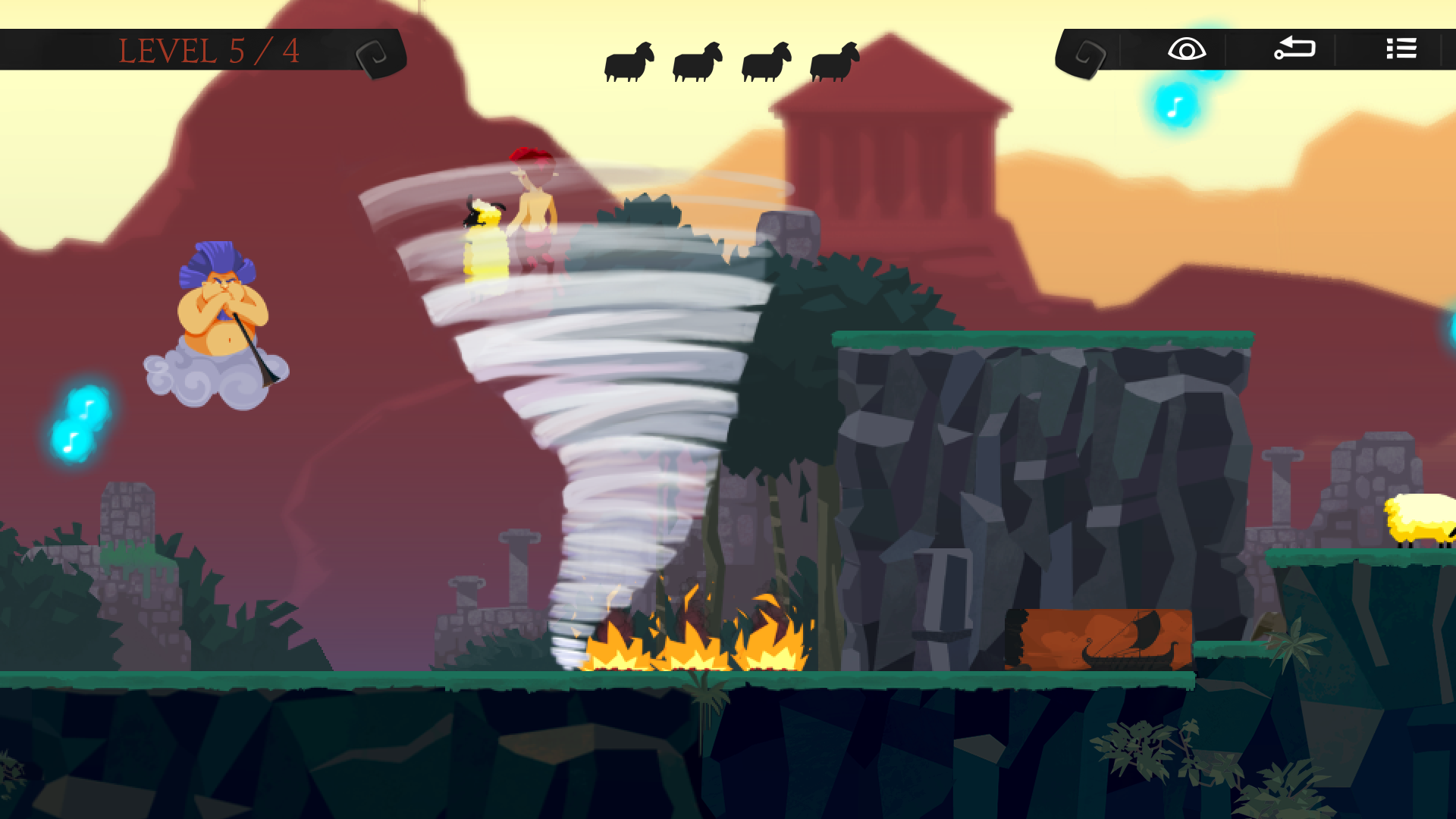Click the third black sheep counter icon

click(x=764, y=62)
